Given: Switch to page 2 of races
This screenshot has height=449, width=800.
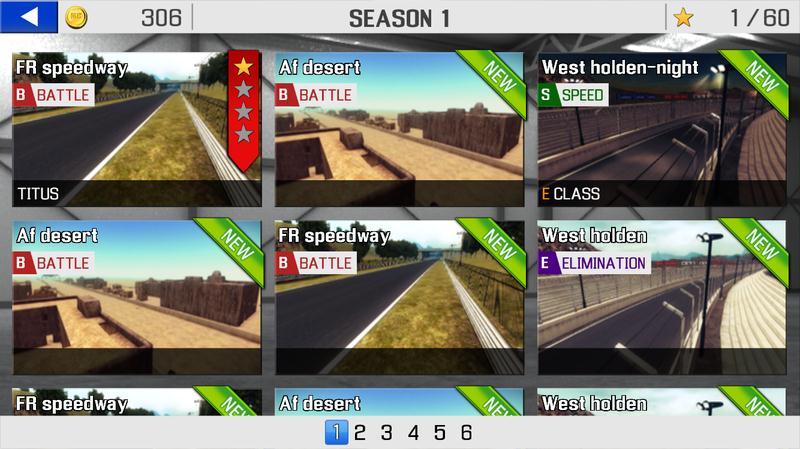Looking at the screenshot, I should point(360,433).
